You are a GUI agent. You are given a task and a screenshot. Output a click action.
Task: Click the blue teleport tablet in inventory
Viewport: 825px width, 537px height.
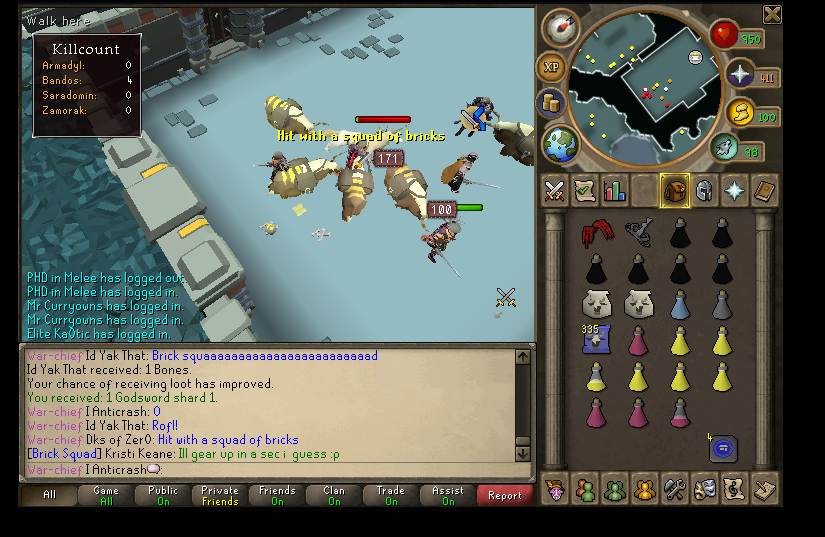[722, 447]
